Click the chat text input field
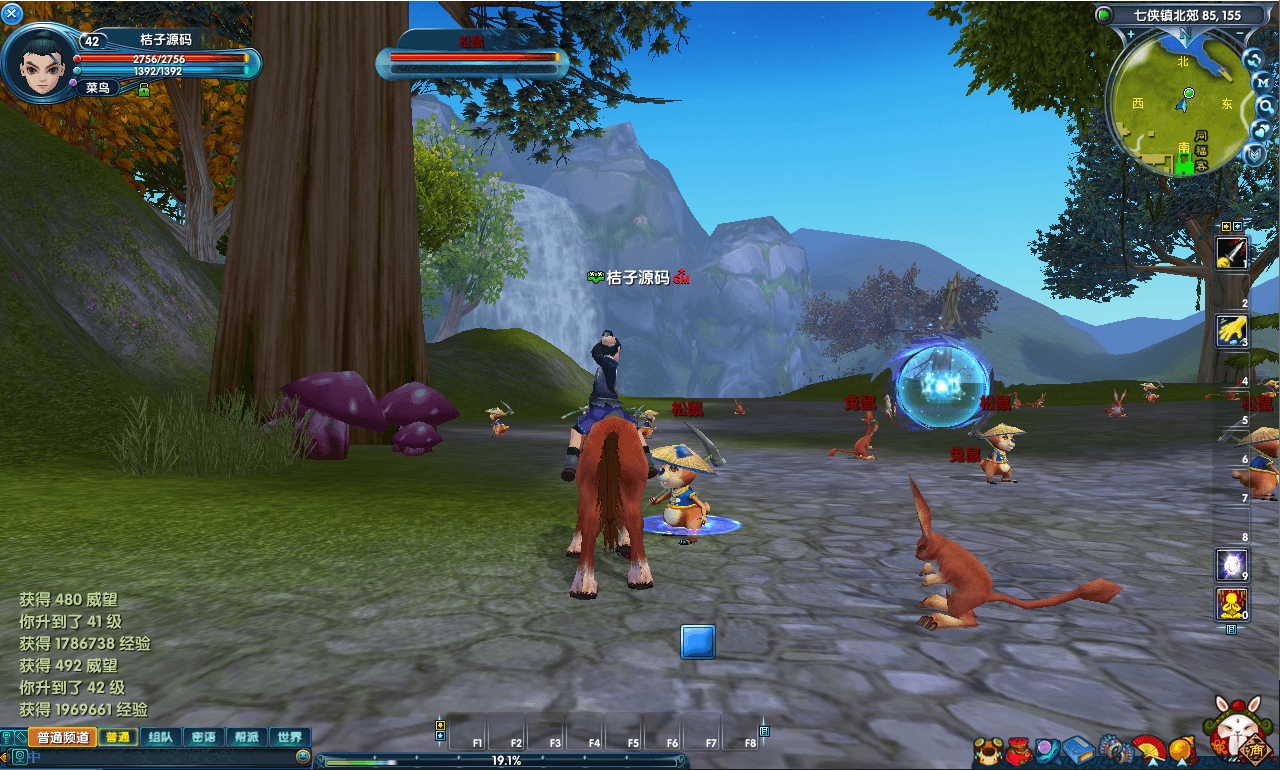 (x=160, y=758)
